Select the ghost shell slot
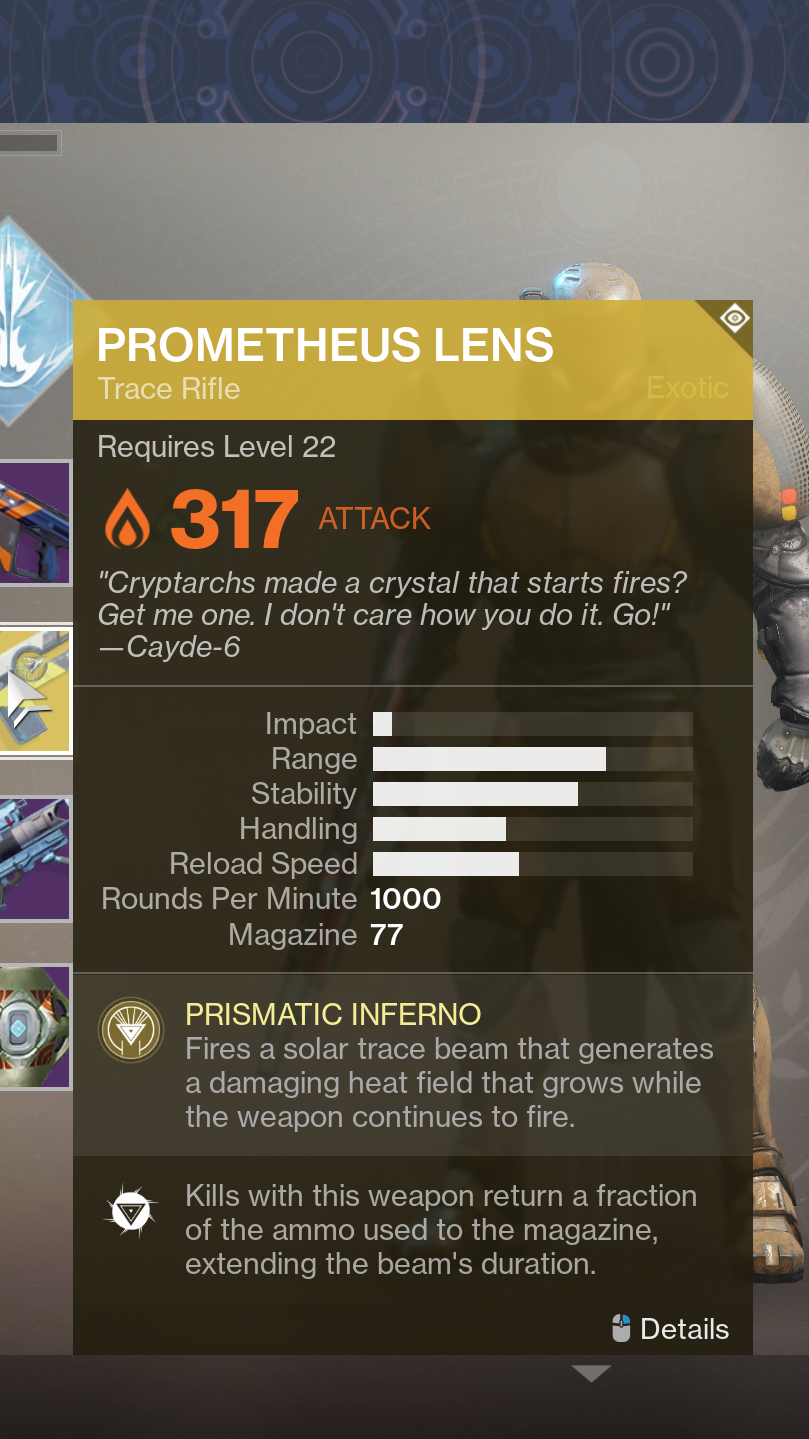Image resolution: width=809 pixels, height=1439 pixels. click(x=33, y=1026)
